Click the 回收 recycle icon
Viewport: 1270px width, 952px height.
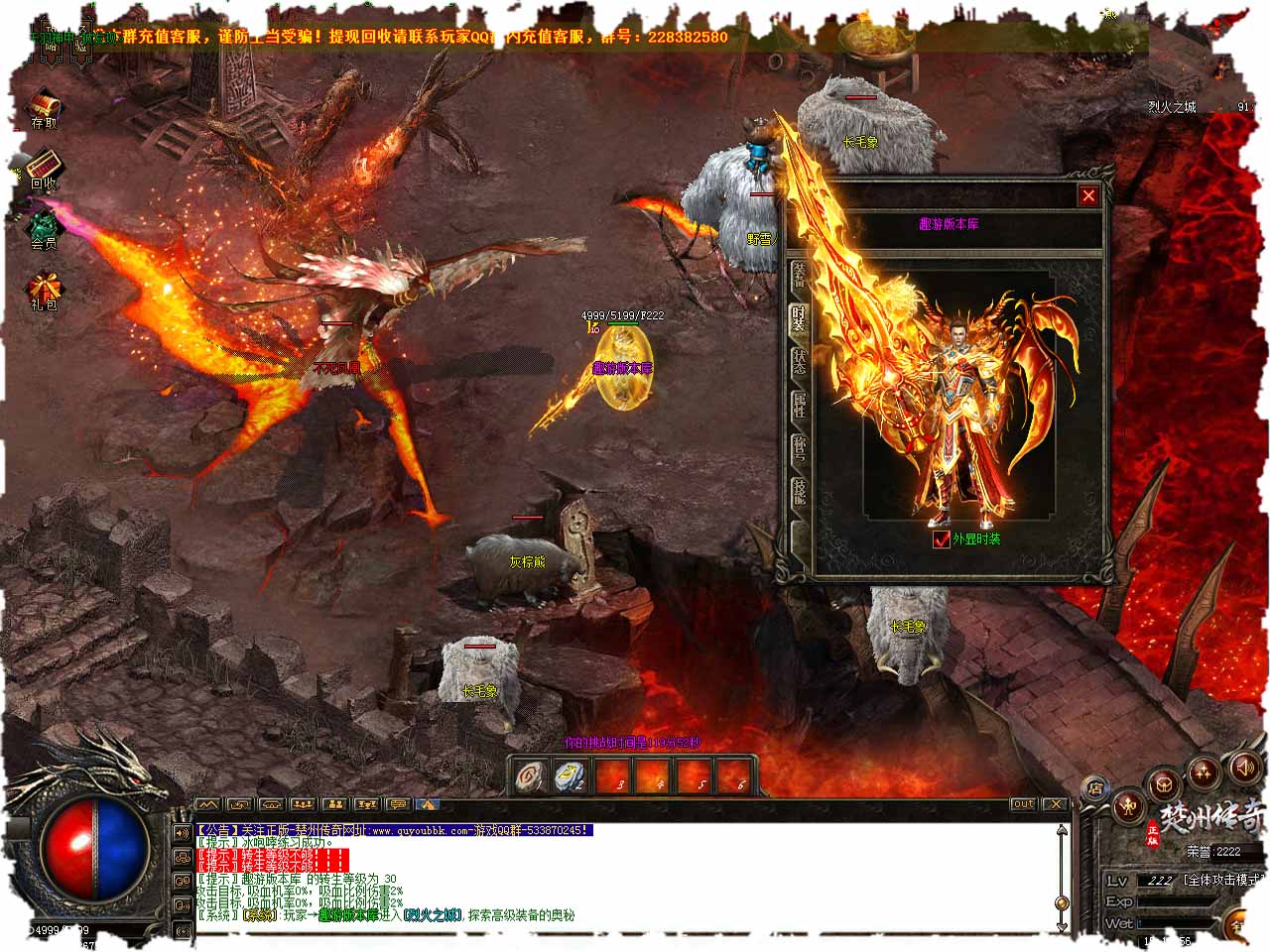click(x=44, y=165)
